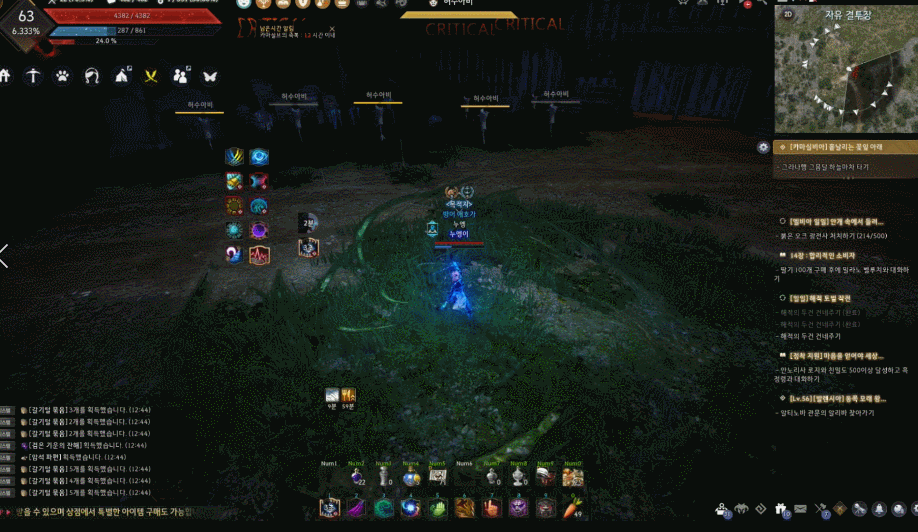Image resolution: width=918 pixels, height=532 pixels.
Task: Toggle the minimap 2D button
Action: 788,15
